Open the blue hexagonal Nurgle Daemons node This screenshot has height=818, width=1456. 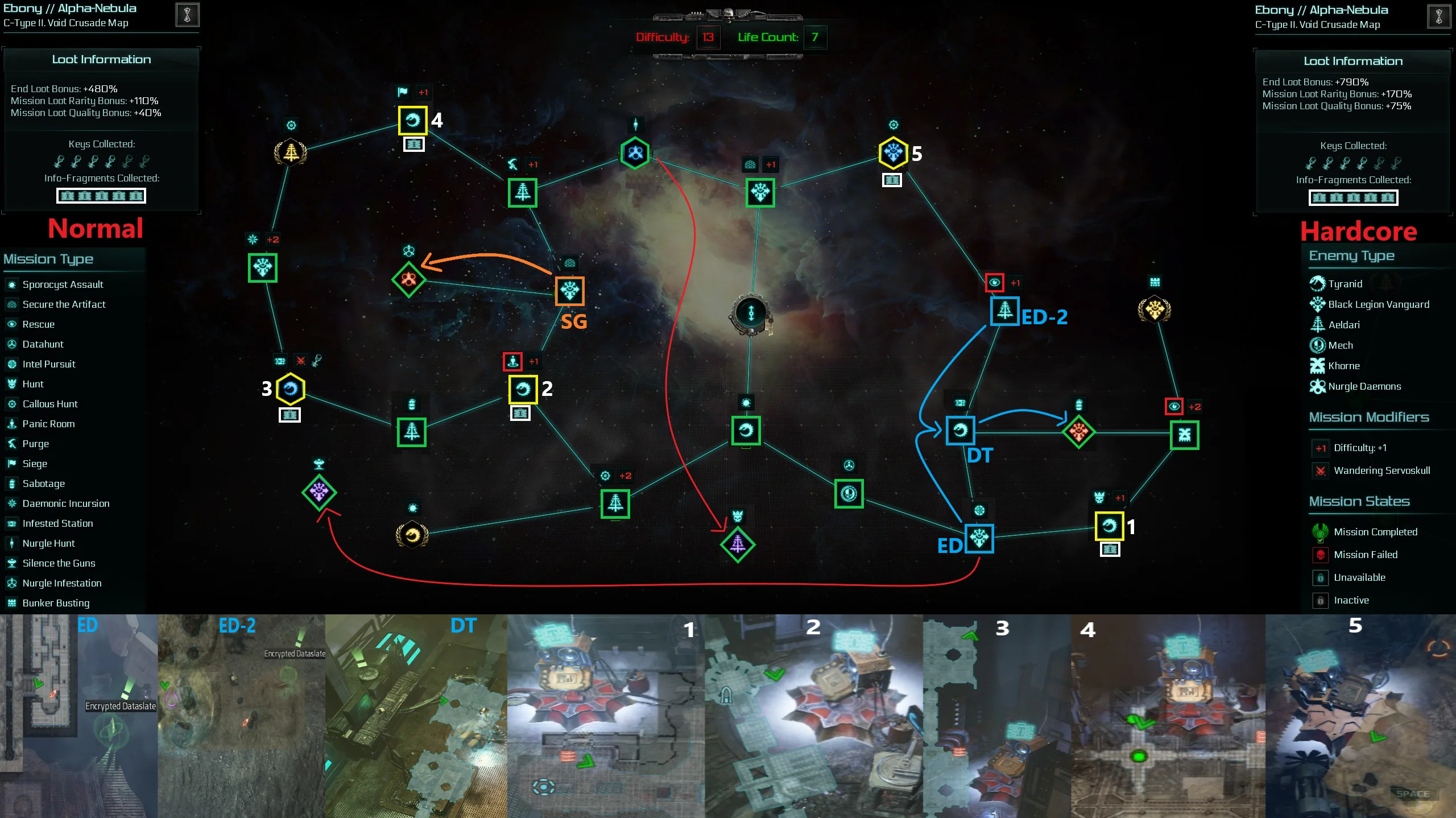point(635,152)
